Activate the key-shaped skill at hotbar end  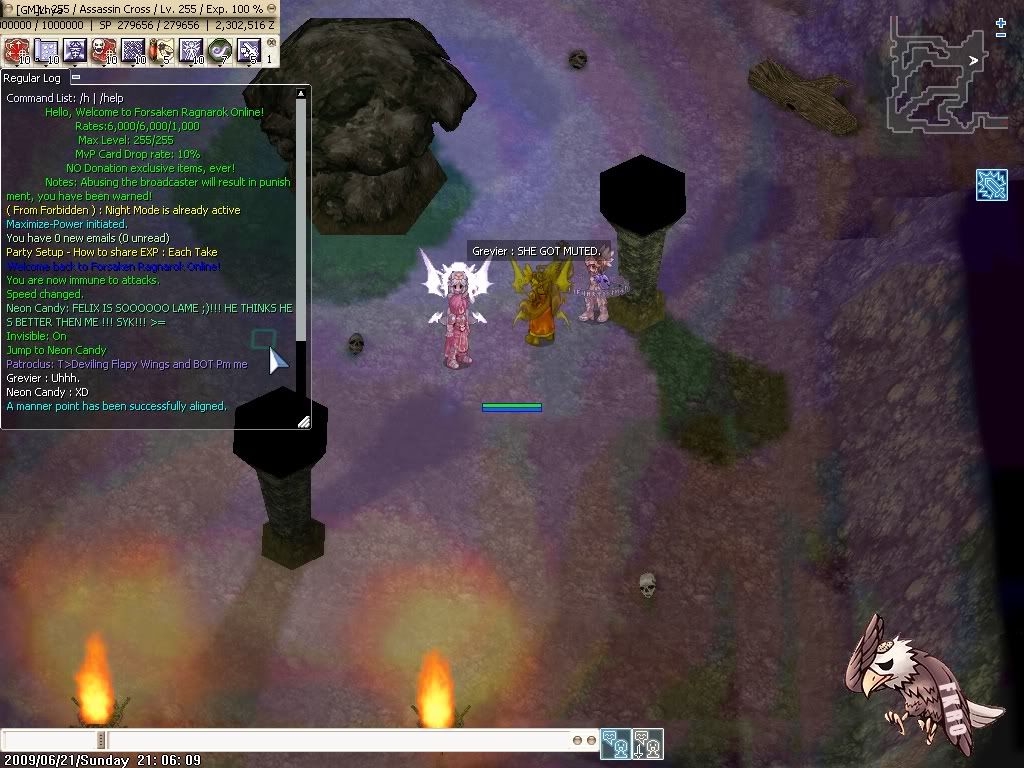pos(249,51)
